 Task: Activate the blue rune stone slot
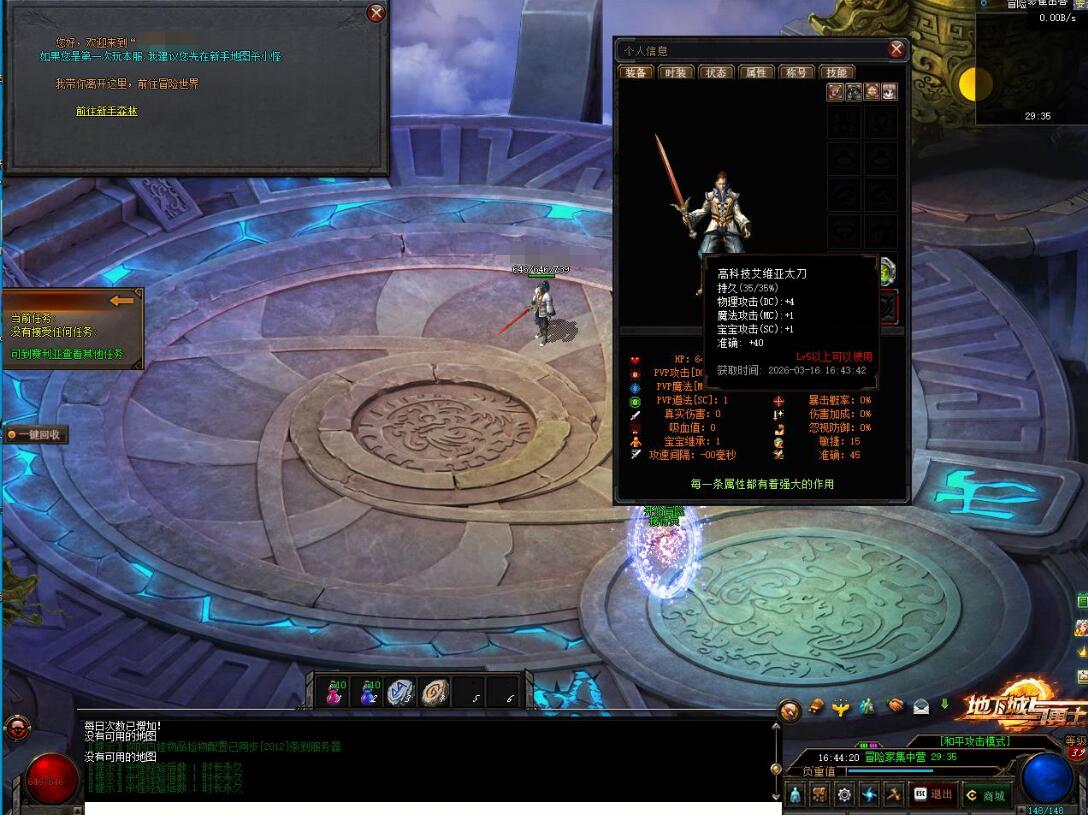click(x=401, y=692)
